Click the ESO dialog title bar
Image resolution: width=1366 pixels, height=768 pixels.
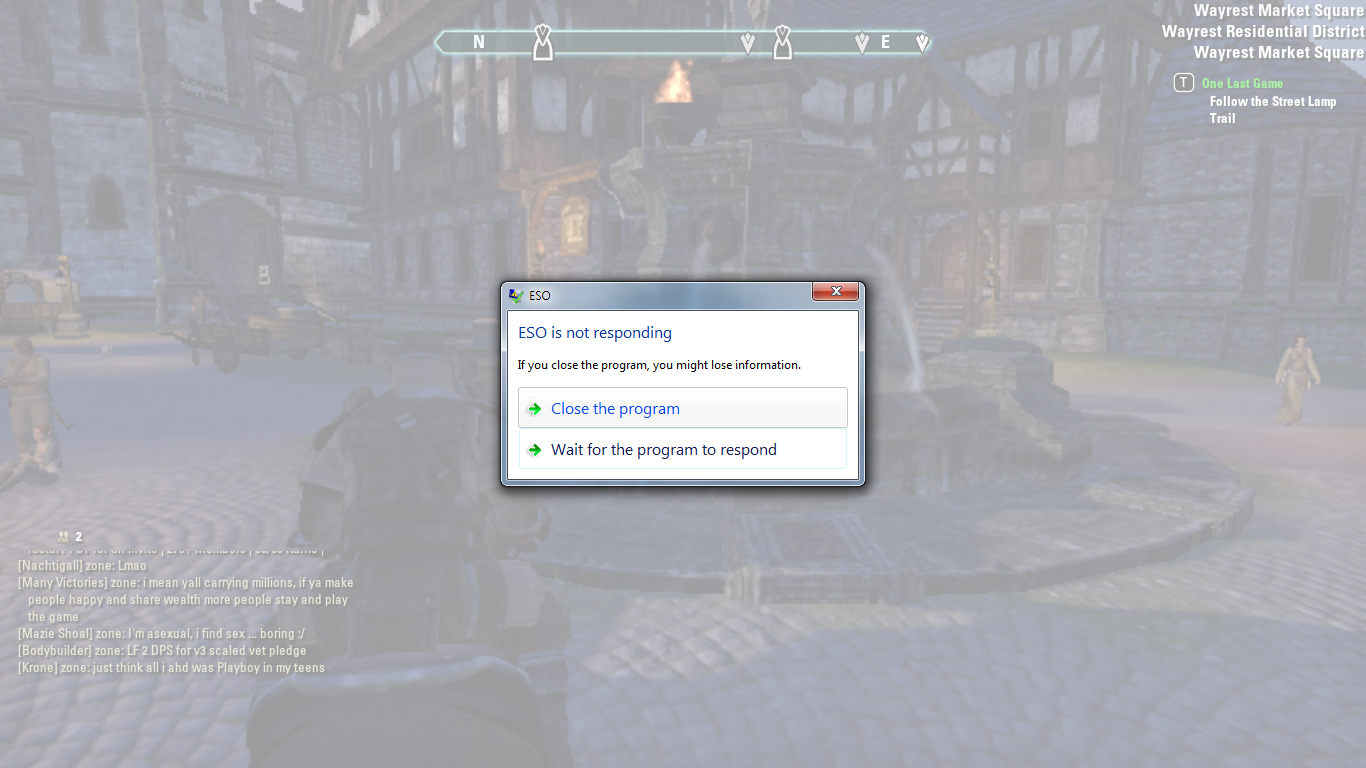pyautogui.click(x=660, y=295)
